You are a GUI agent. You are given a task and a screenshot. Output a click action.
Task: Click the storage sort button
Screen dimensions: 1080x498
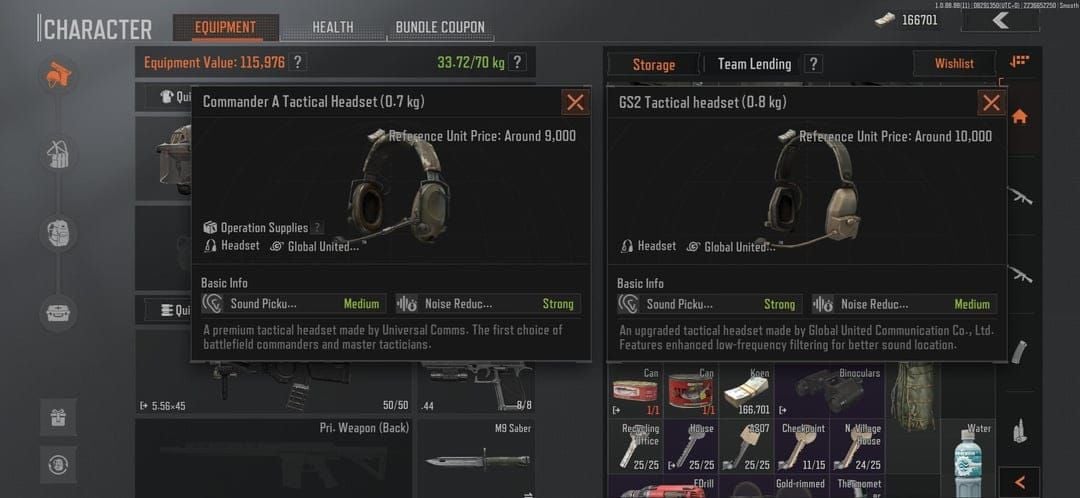coord(1019,62)
